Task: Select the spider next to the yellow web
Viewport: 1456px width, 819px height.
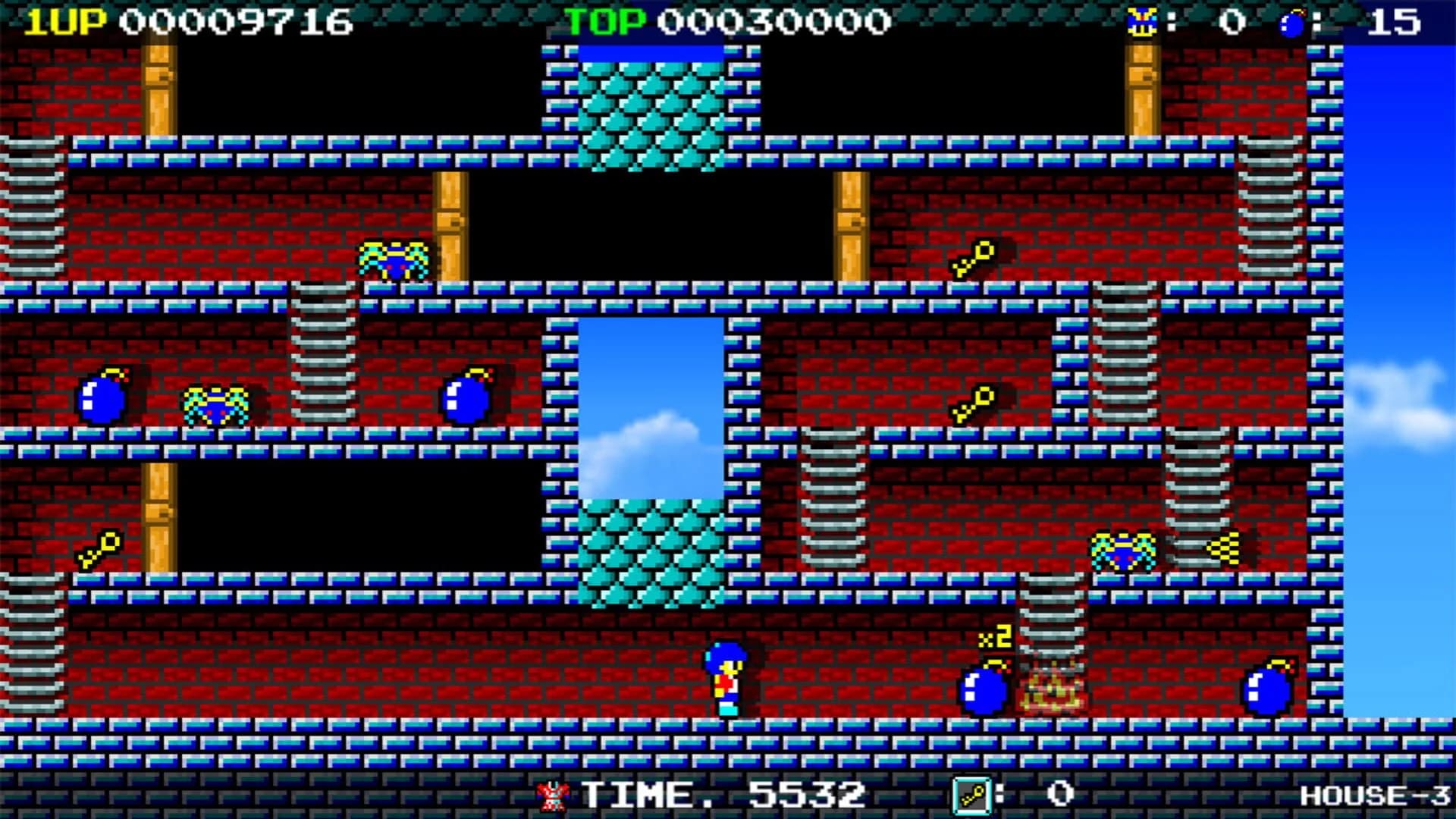Action: click(1122, 550)
